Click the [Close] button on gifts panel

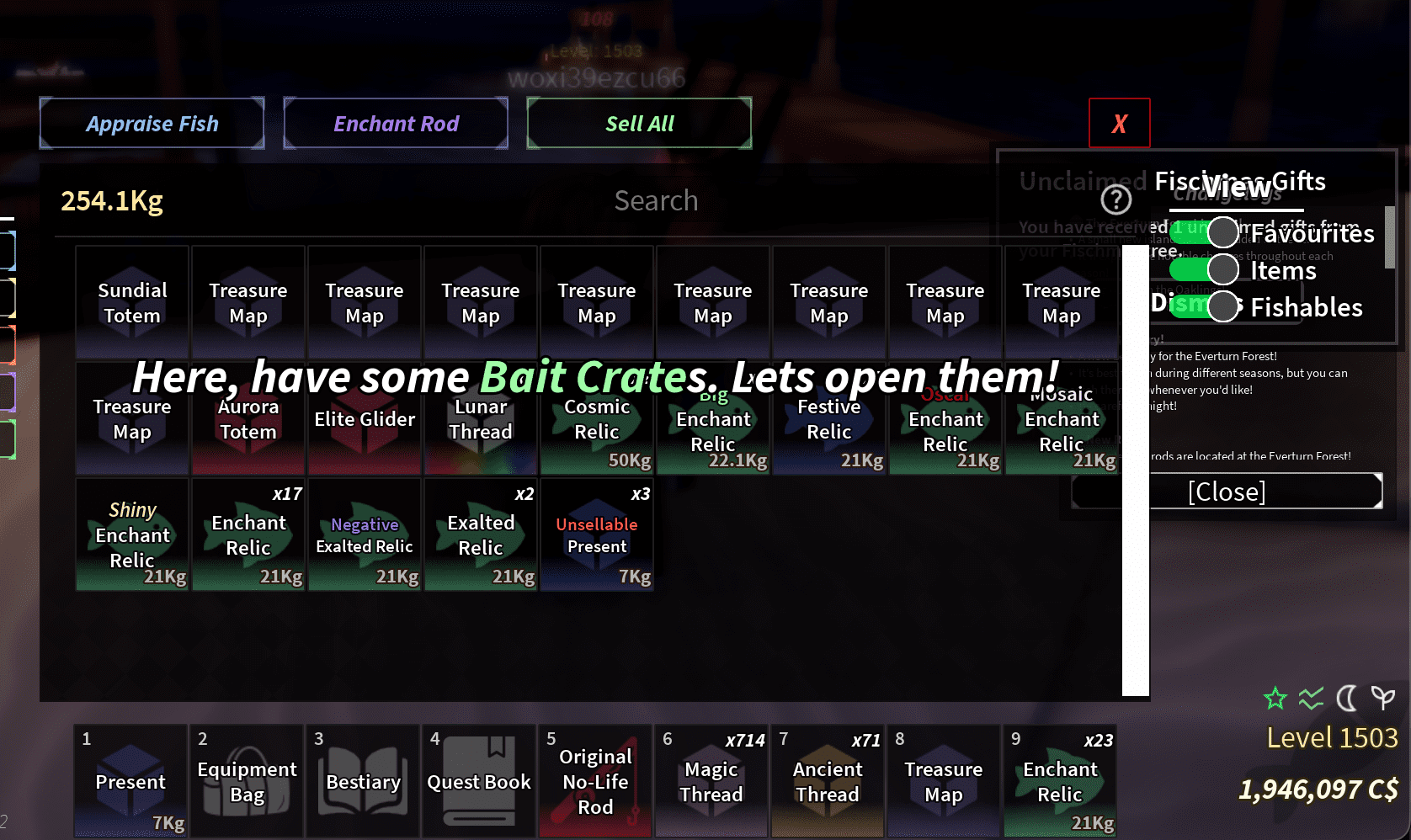coord(1226,491)
